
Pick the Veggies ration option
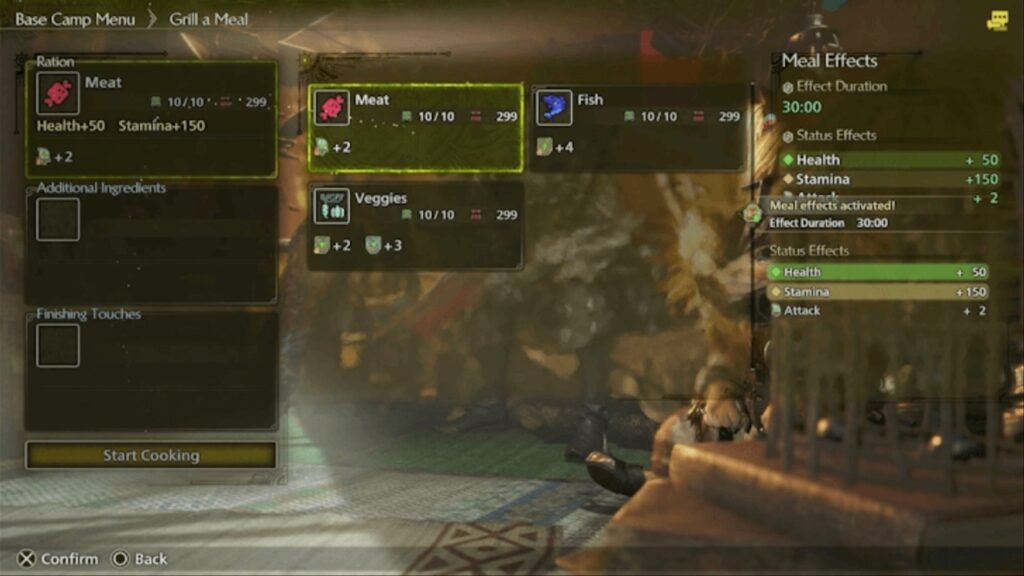415,225
